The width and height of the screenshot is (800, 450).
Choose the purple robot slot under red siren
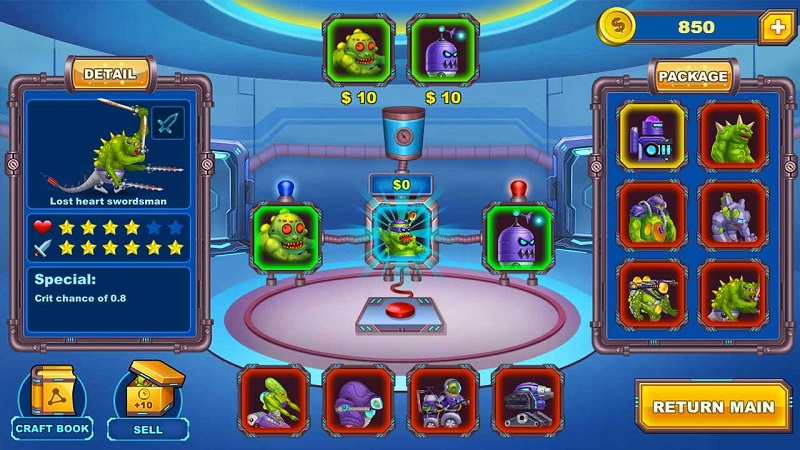pyautogui.click(x=518, y=238)
